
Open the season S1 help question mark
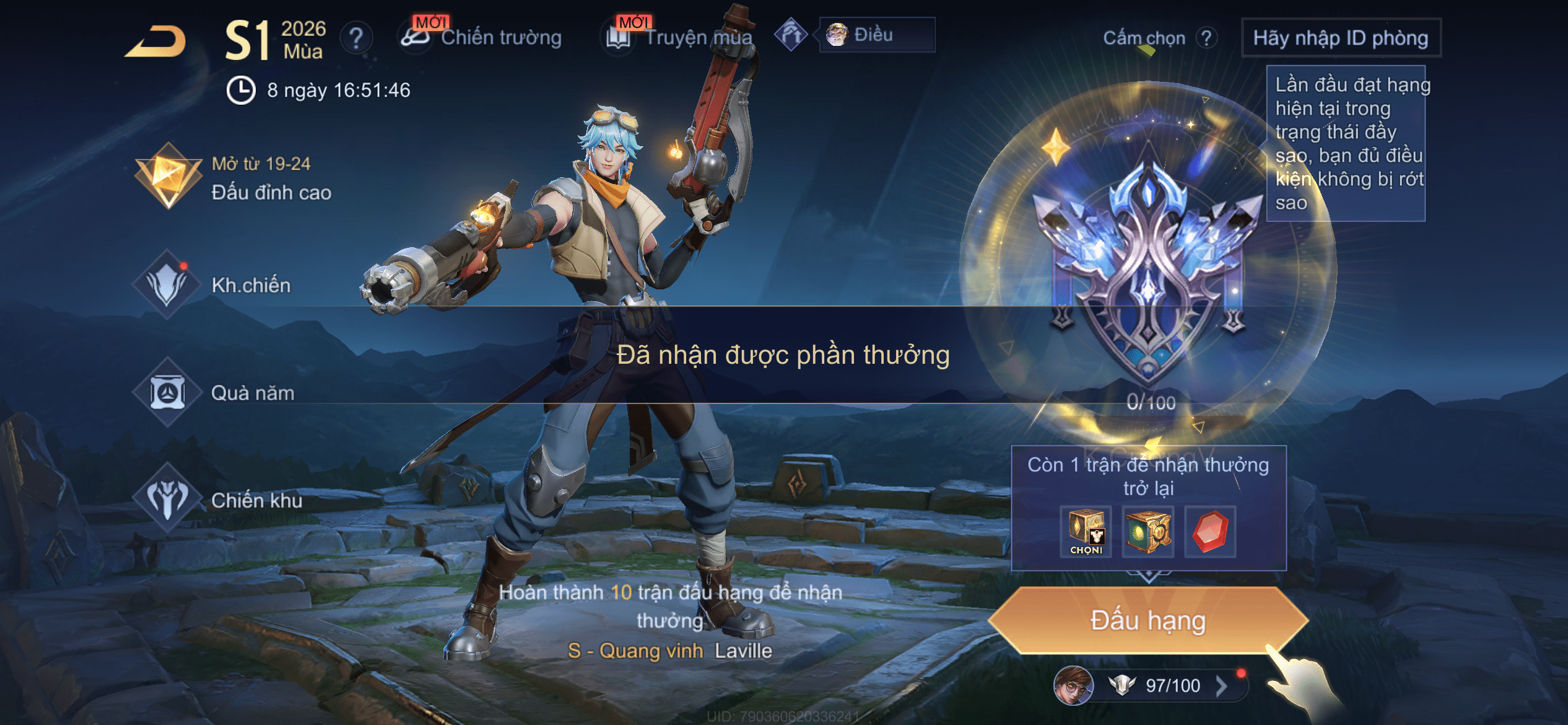pos(356,38)
